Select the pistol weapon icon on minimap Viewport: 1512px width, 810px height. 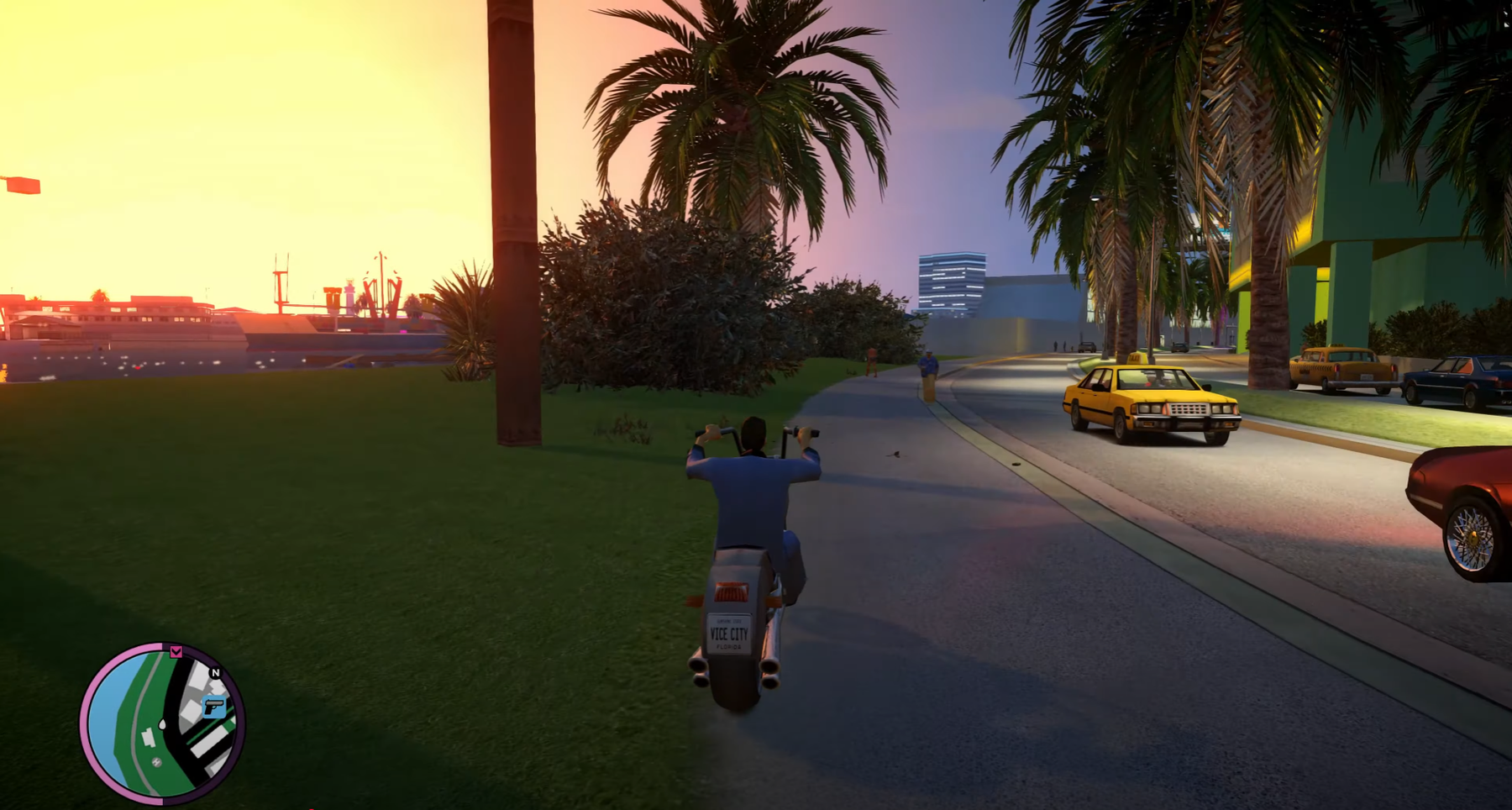coord(214,707)
